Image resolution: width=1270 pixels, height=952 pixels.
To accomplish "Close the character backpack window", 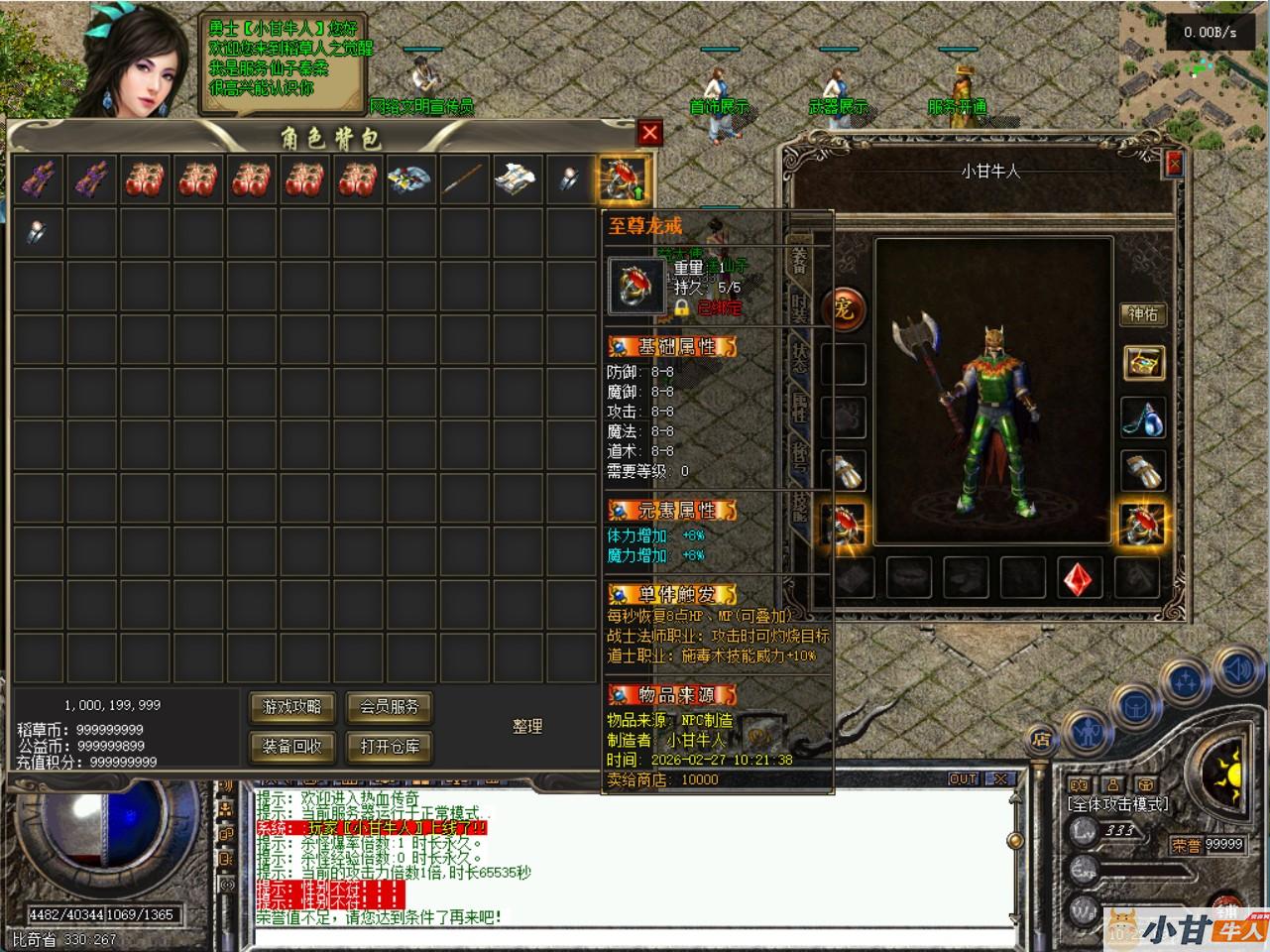I will pos(649,133).
